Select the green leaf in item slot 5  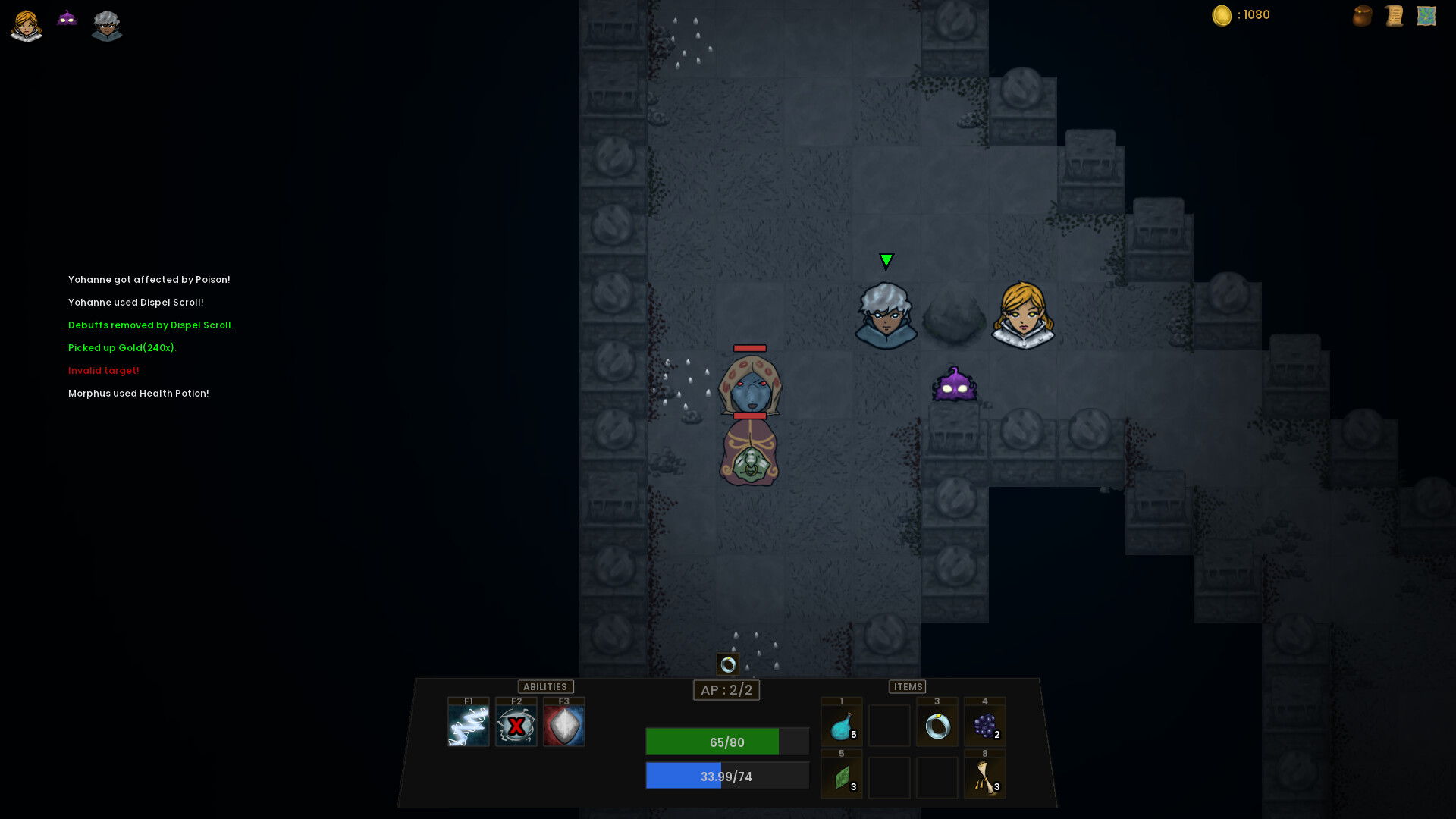tap(842, 777)
